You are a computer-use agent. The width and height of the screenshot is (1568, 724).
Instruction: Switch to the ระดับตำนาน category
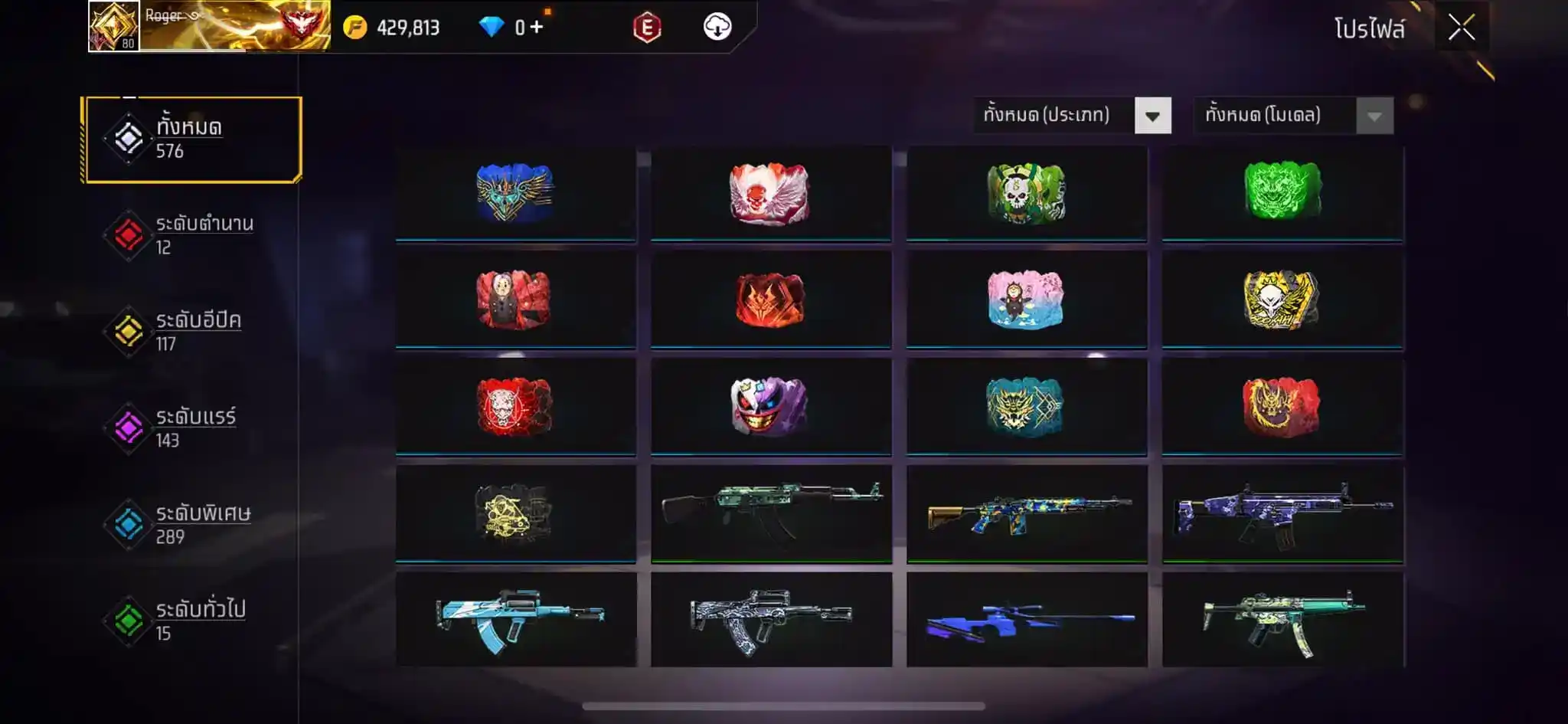pyautogui.click(x=192, y=235)
